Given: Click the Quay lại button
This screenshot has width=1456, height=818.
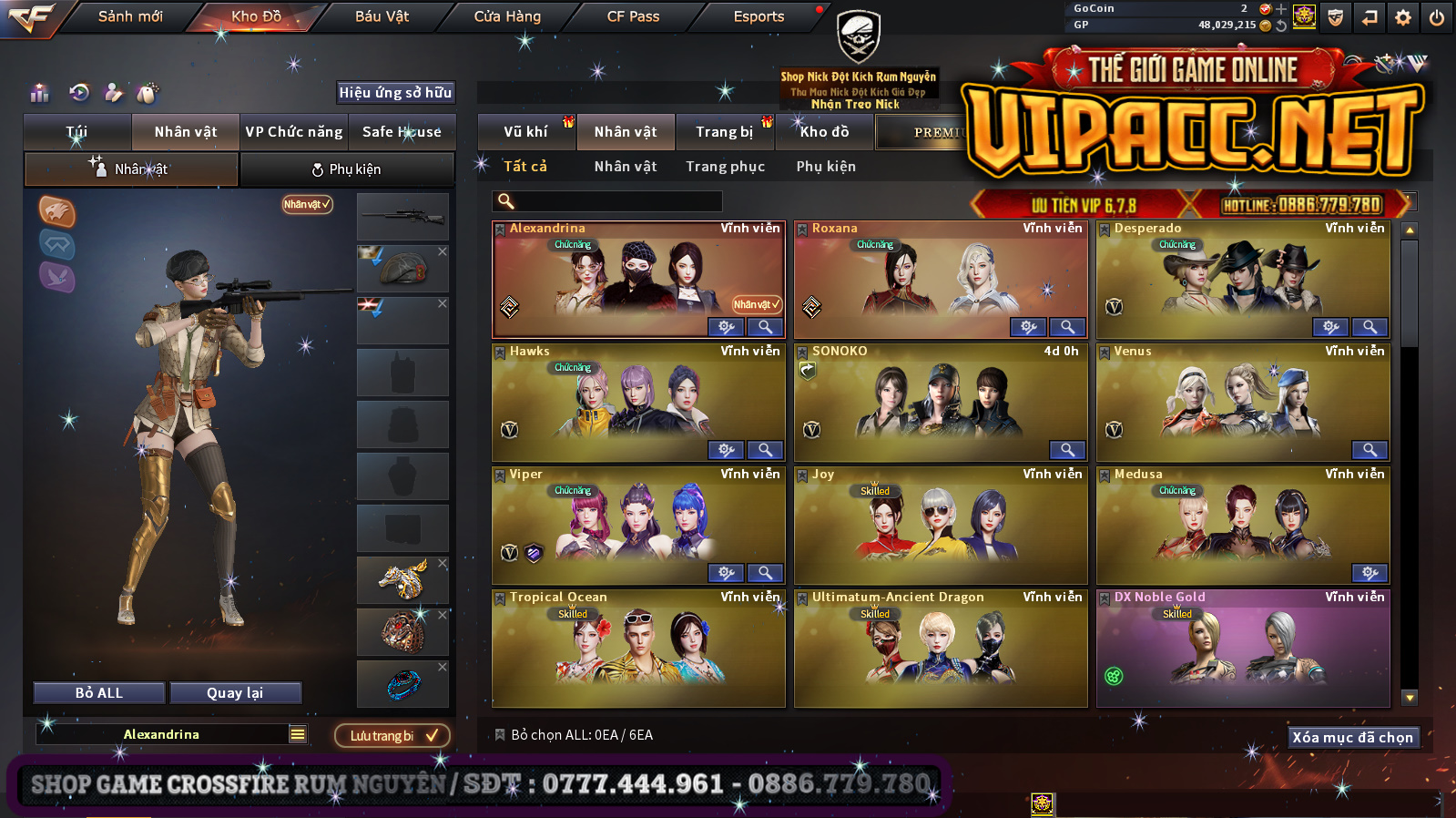Looking at the screenshot, I should (x=235, y=693).
